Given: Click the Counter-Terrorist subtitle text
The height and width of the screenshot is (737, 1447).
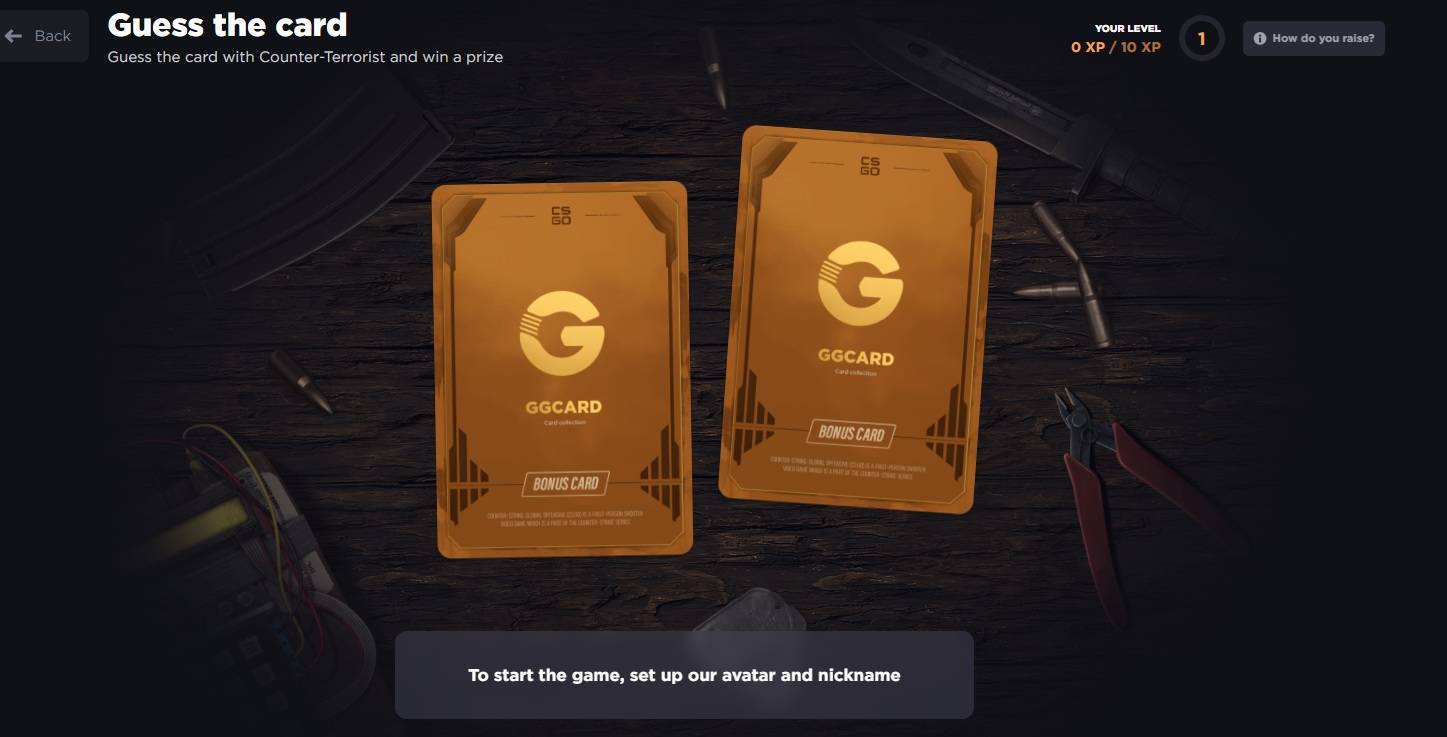Looking at the screenshot, I should [307, 57].
